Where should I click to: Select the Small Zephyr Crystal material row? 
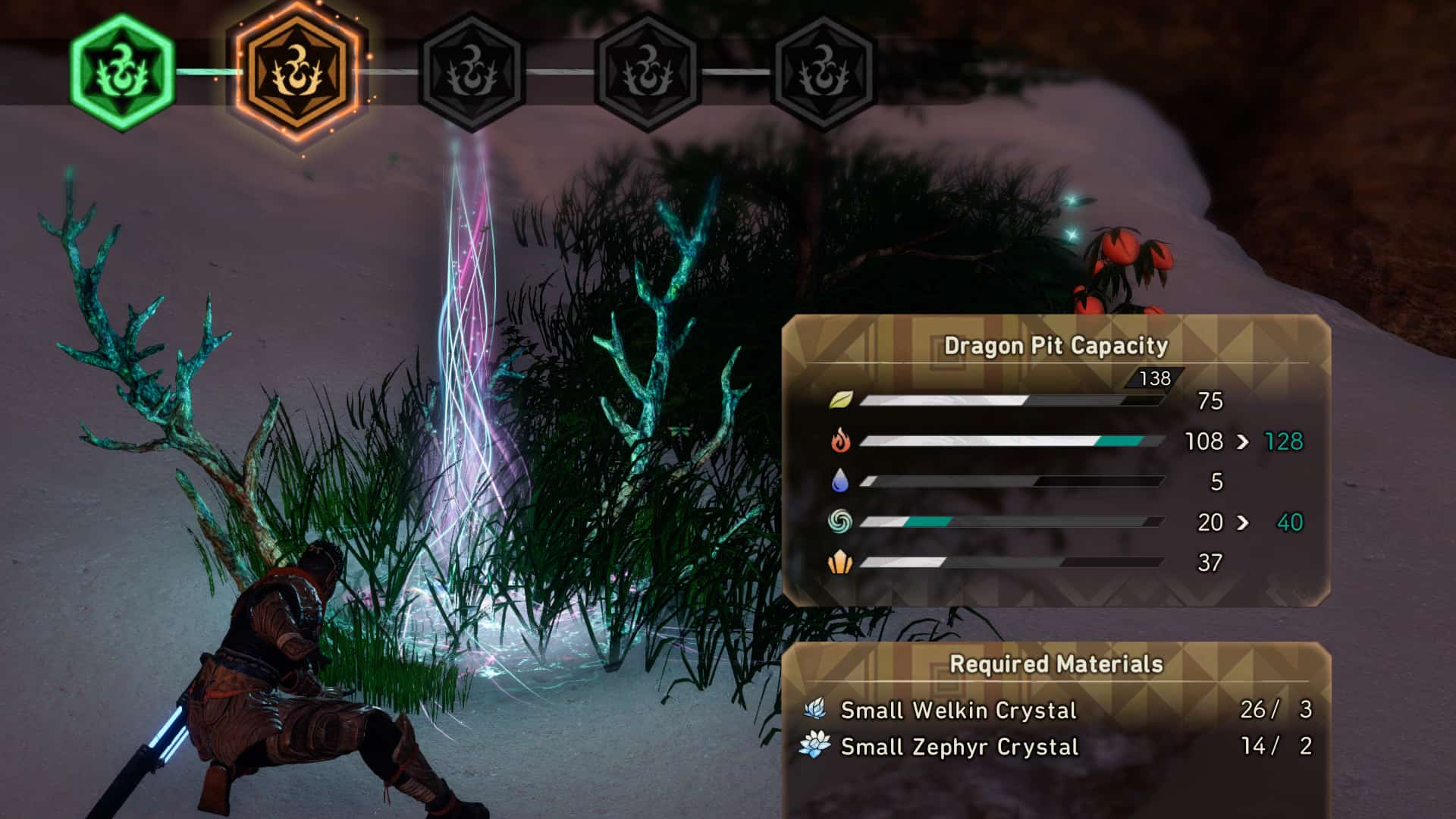[x=1056, y=746]
